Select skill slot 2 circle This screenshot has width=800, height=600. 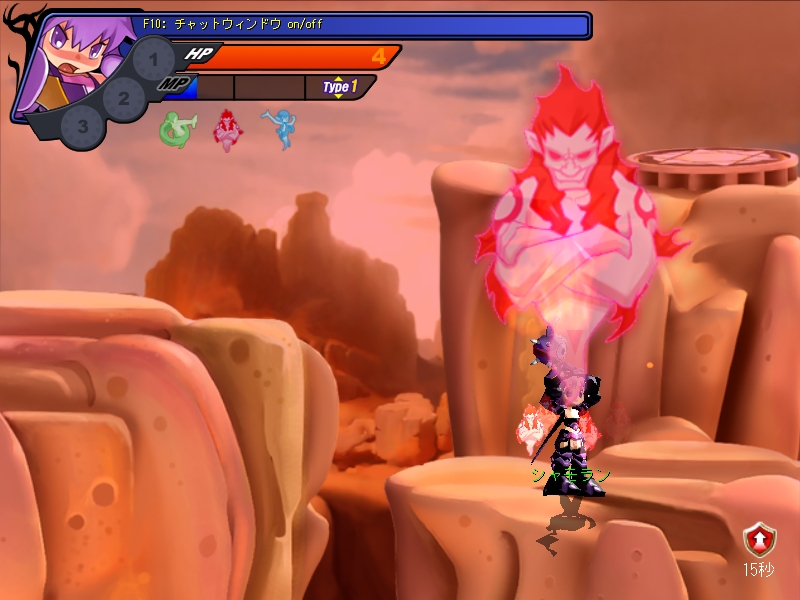click(124, 98)
